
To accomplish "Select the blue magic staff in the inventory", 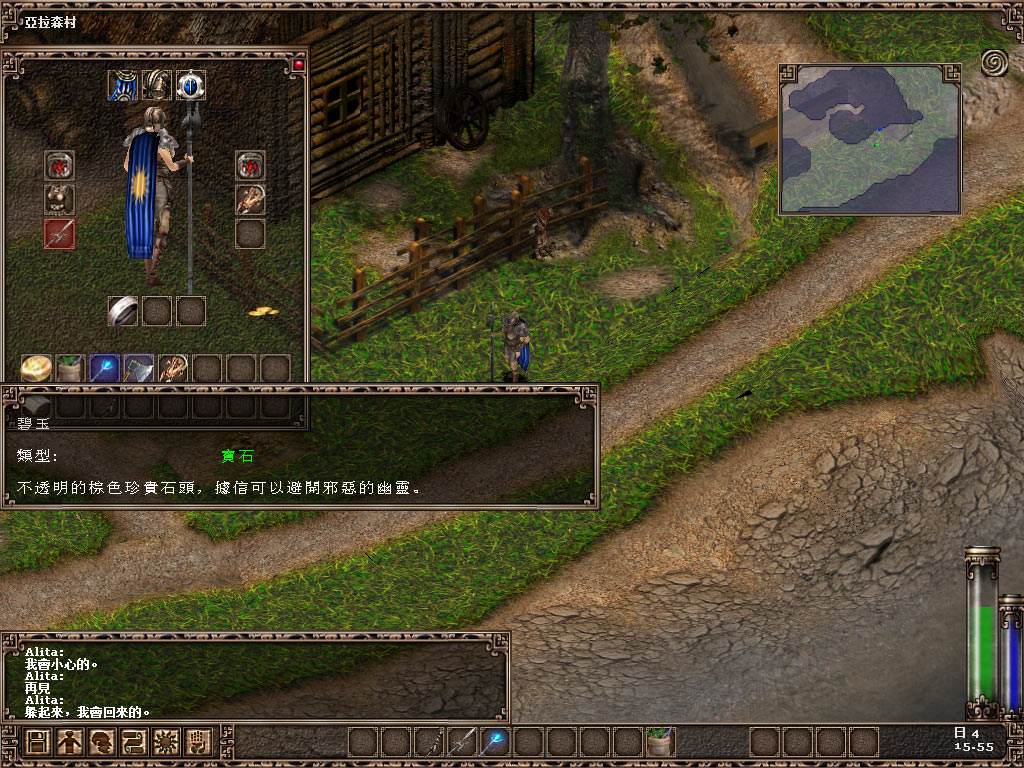I will (x=105, y=369).
